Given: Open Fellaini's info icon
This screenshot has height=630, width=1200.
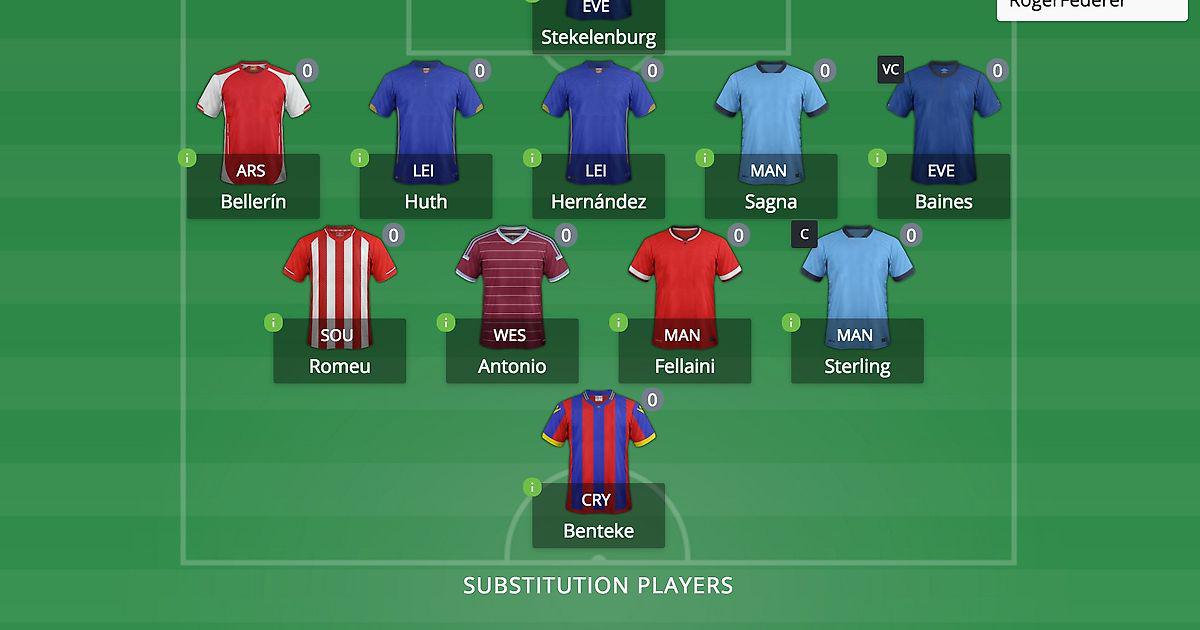Looking at the screenshot, I should (618, 322).
